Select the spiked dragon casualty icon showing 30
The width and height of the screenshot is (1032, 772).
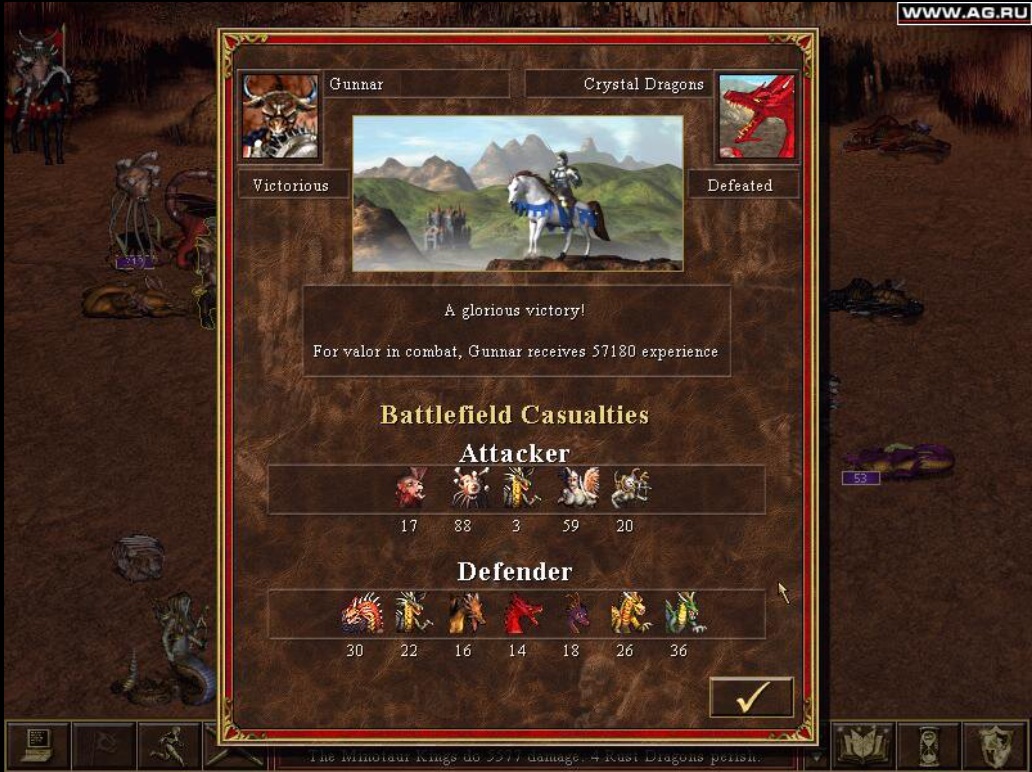point(360,614)
